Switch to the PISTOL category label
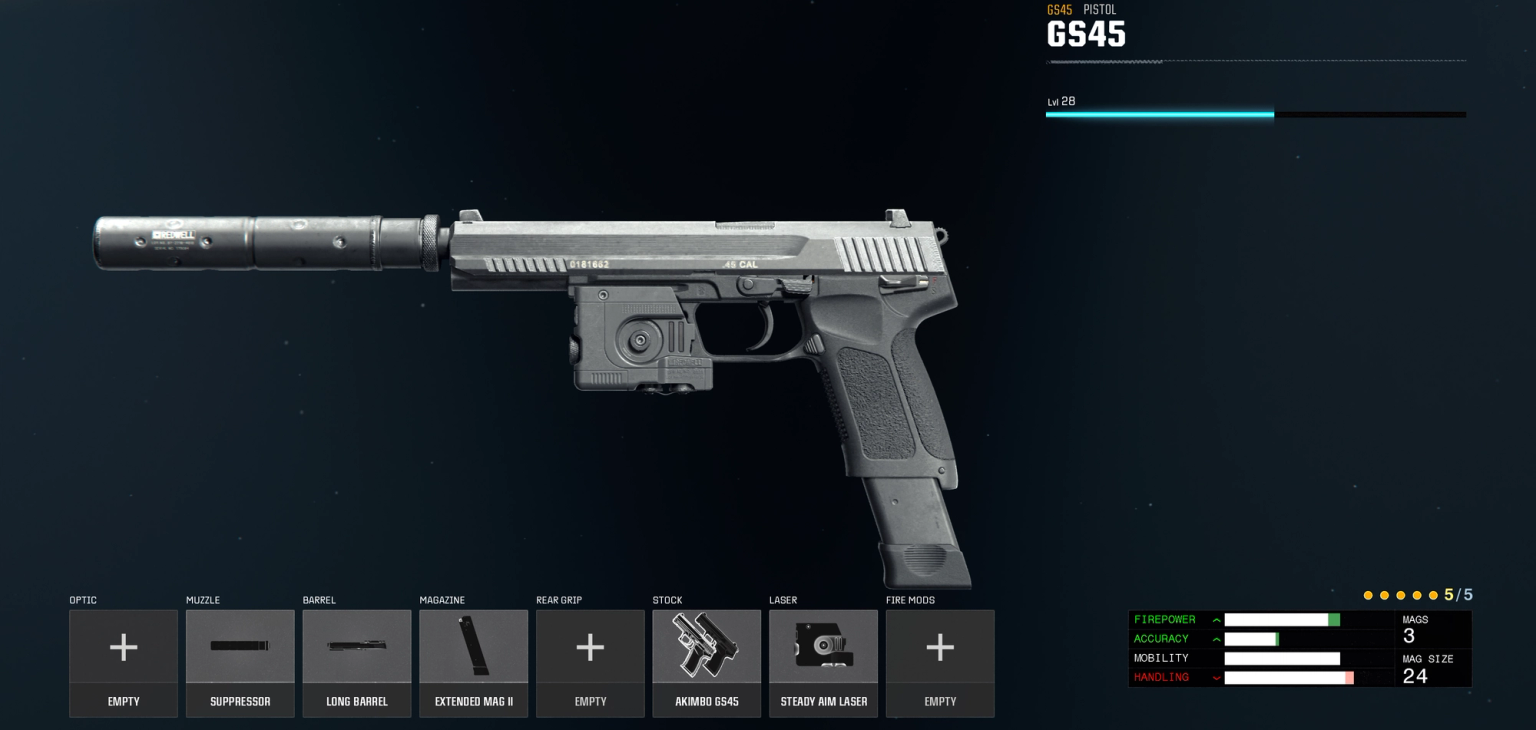1536x730 pixels. click(1099, 9)
